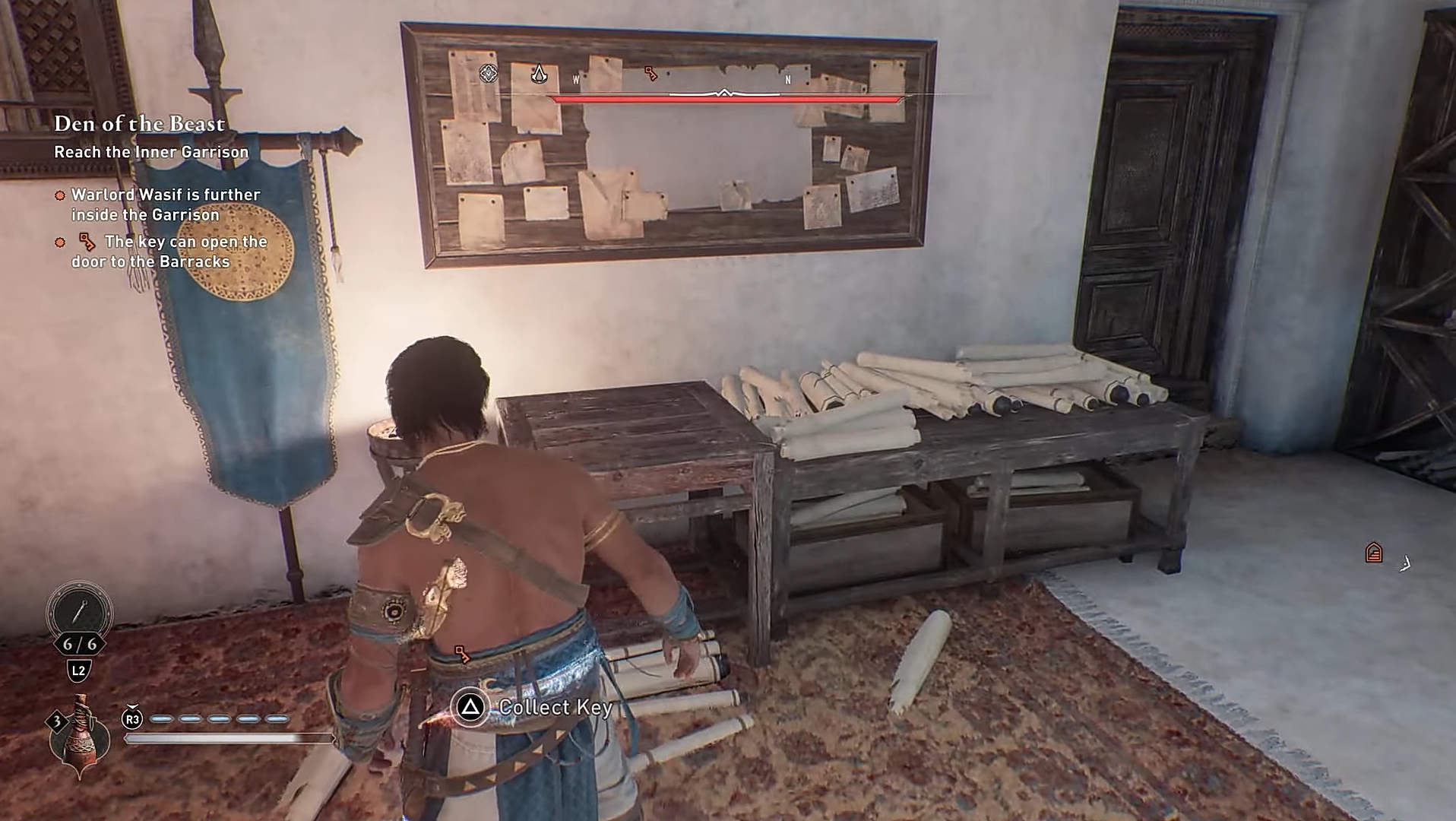1456x821 pixels.
Task: Click the N direction marker on the compass
Action: 787,80
